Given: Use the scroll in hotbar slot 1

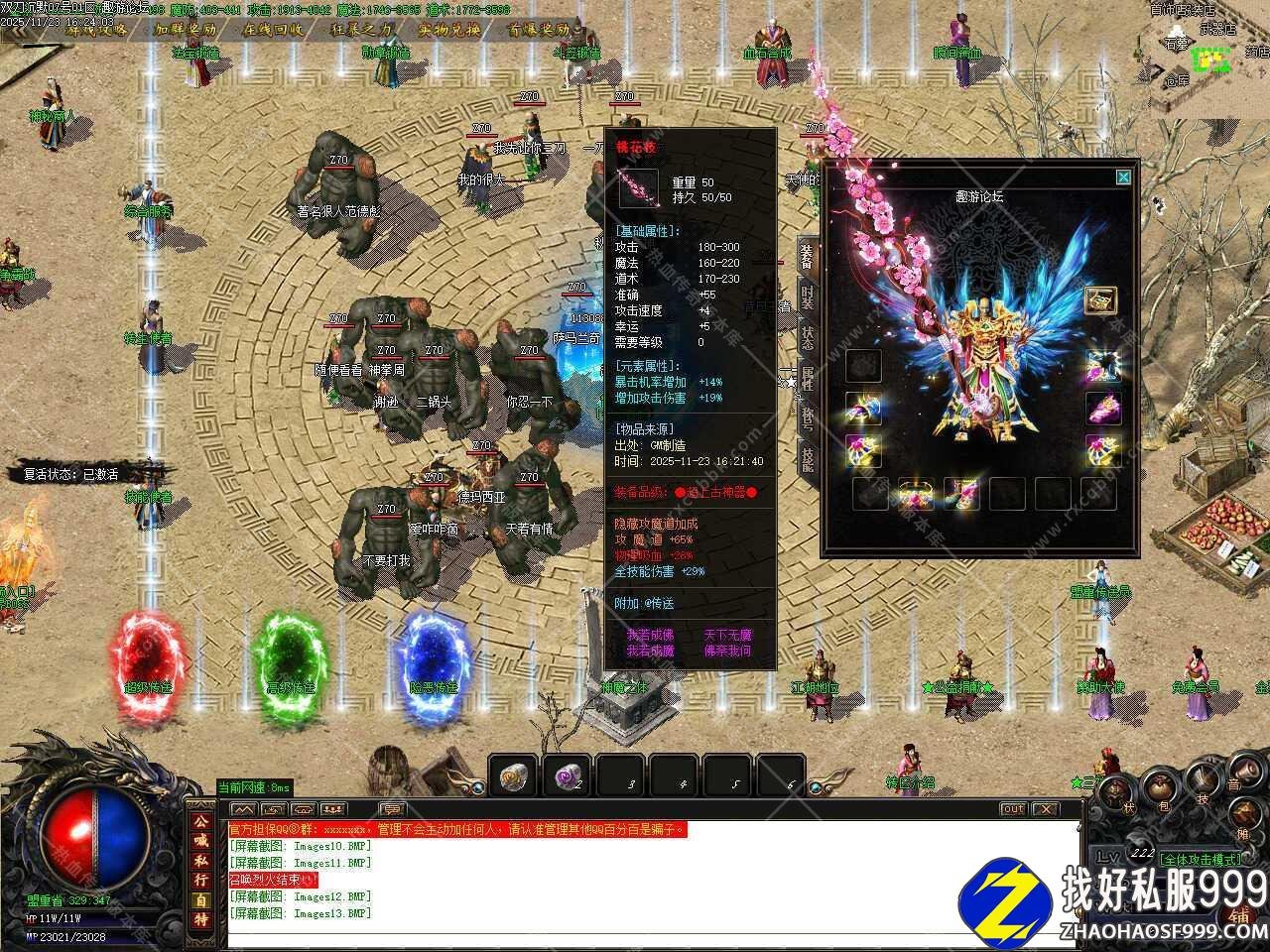Looking at the screenshot, I should click(515, 775).
